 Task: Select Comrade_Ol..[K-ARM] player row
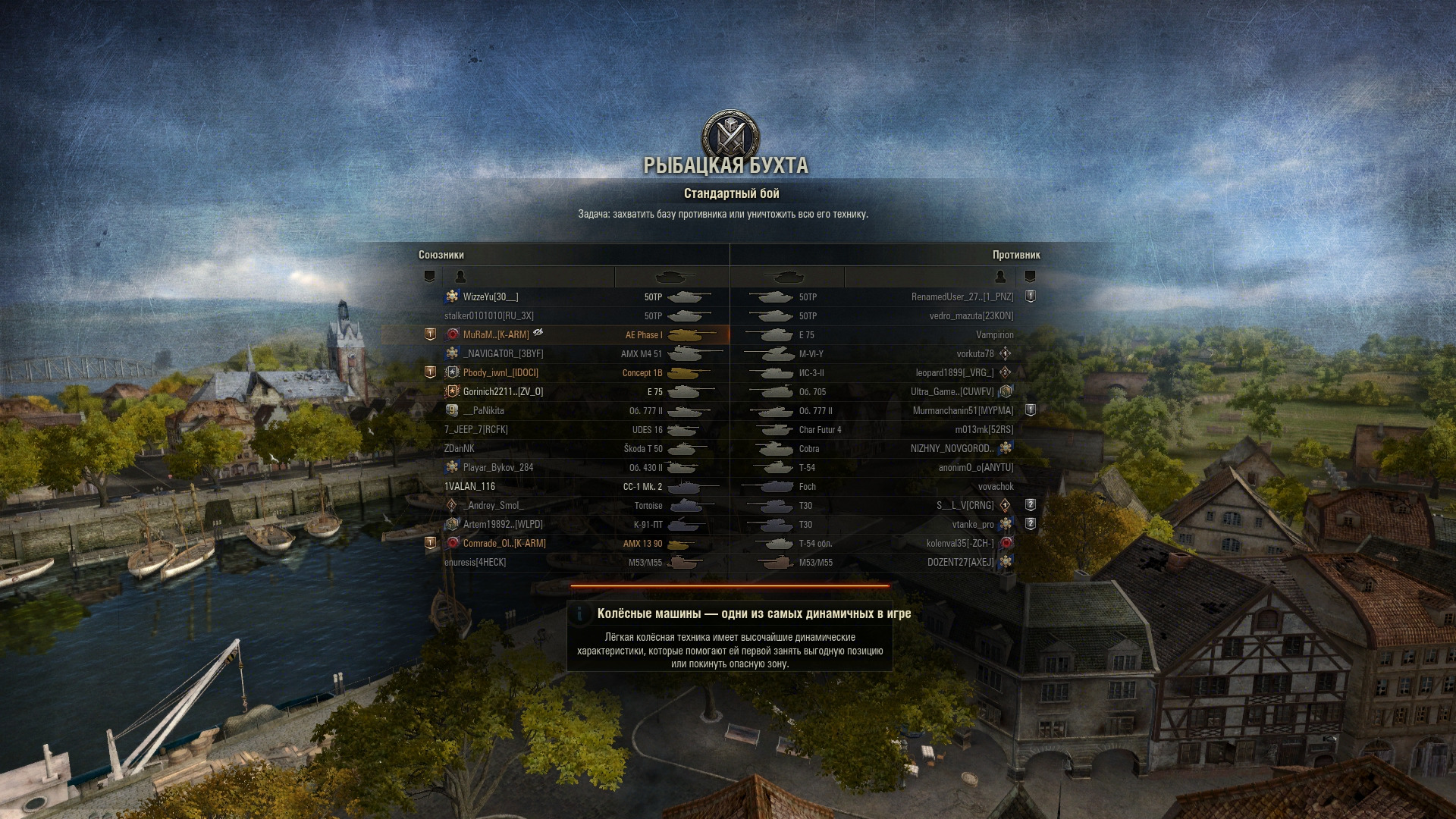tap(504, 544)
